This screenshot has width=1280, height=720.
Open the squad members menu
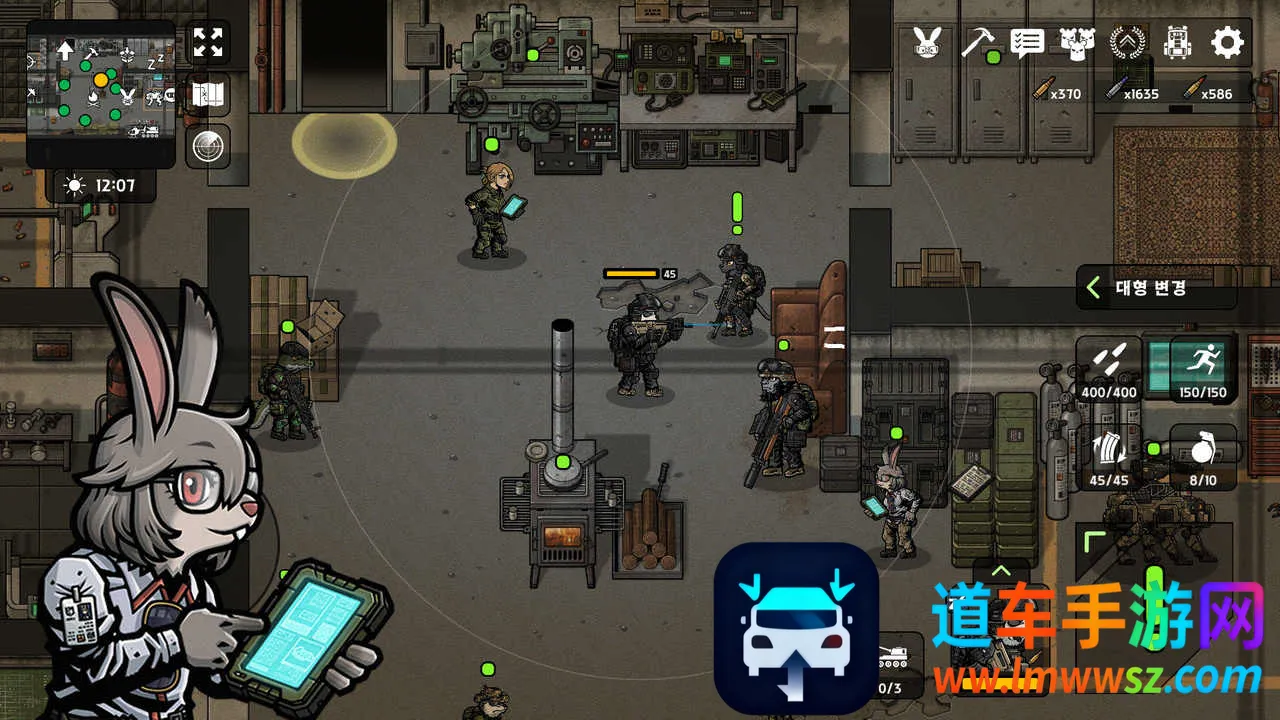pyautogui.click(x=1078, y=42)
